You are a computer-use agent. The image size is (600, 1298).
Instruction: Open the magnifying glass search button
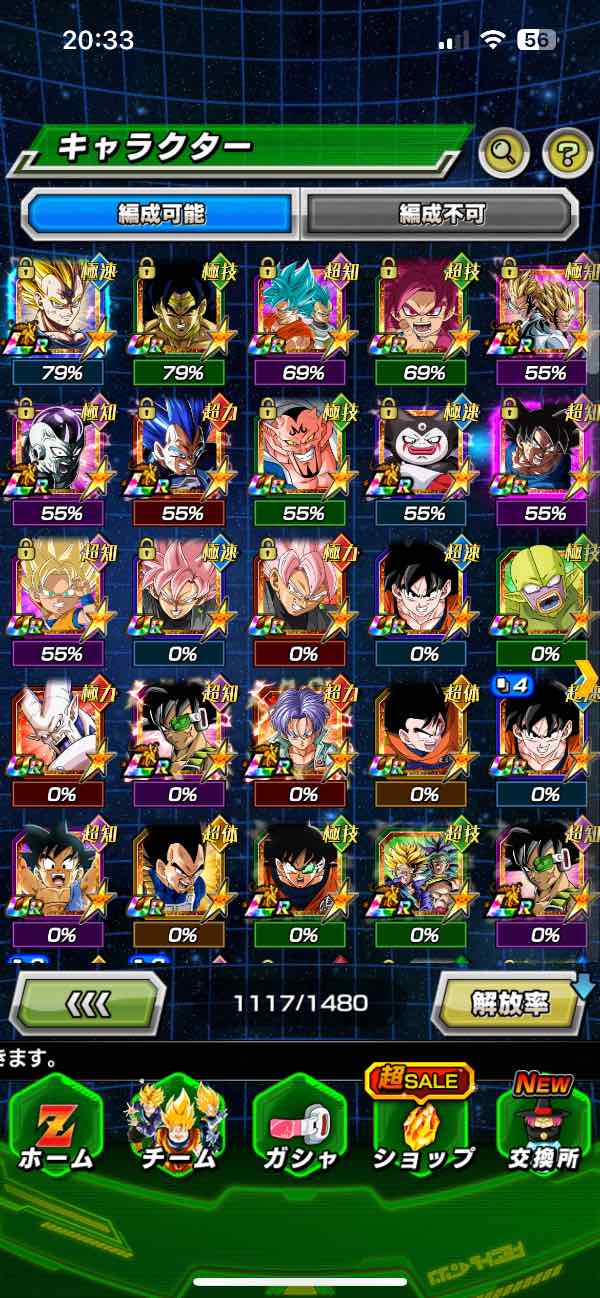click(x=504, y=152)
